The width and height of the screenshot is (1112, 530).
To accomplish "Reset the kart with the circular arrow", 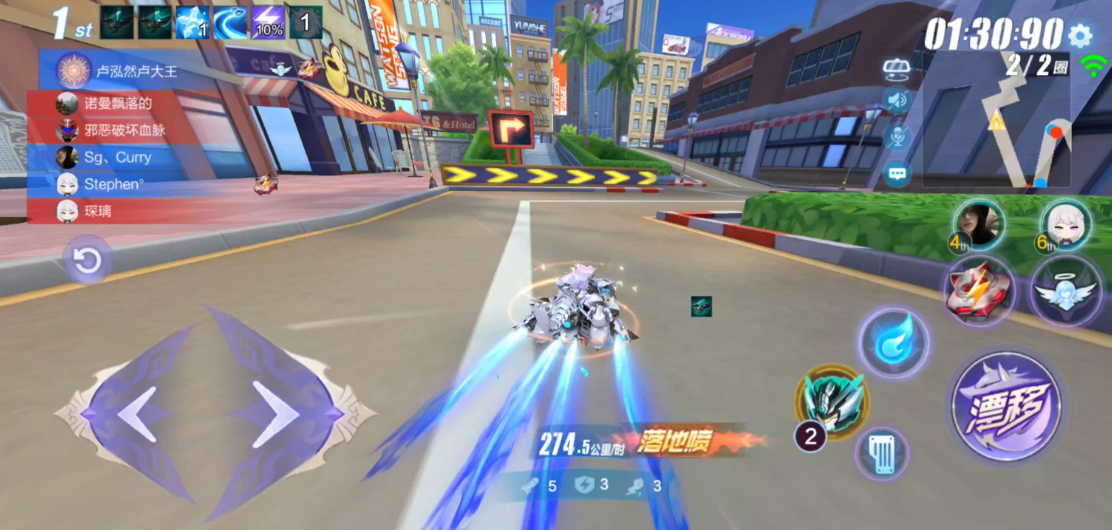I will [x=87, y=262].
